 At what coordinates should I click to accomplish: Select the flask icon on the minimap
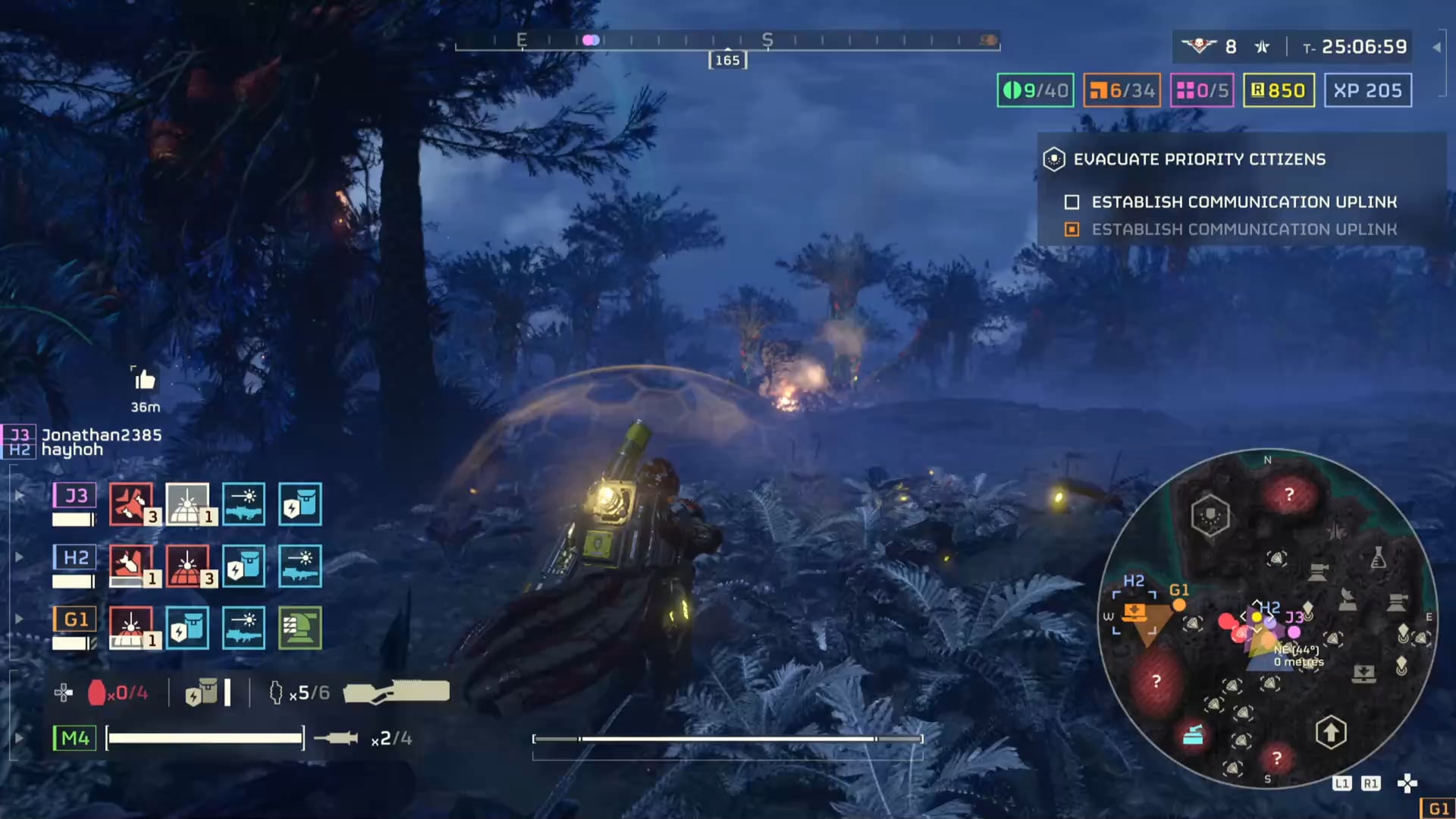[1379, 559]
